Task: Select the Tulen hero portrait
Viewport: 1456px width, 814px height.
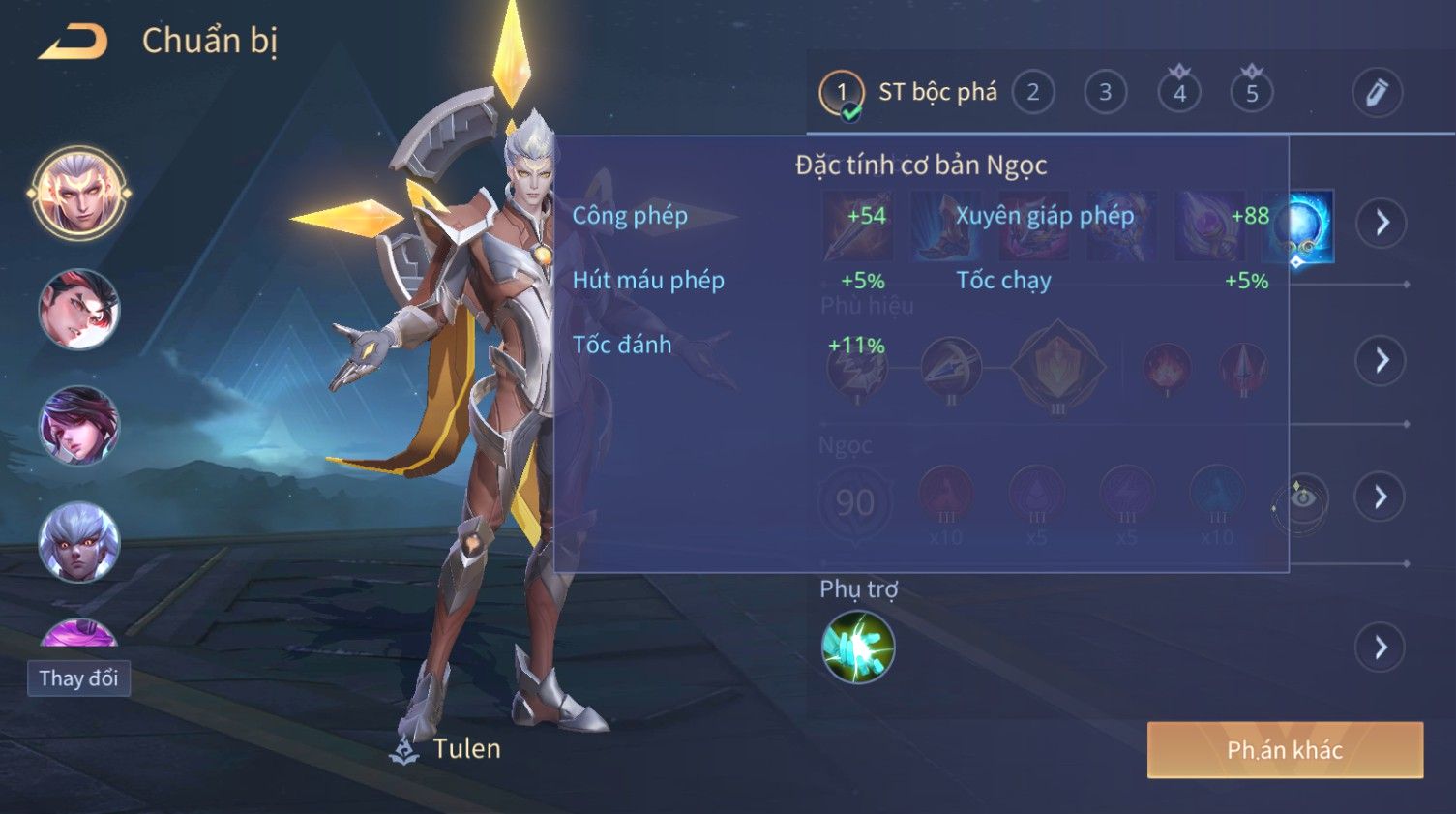Action: point(79,194)
